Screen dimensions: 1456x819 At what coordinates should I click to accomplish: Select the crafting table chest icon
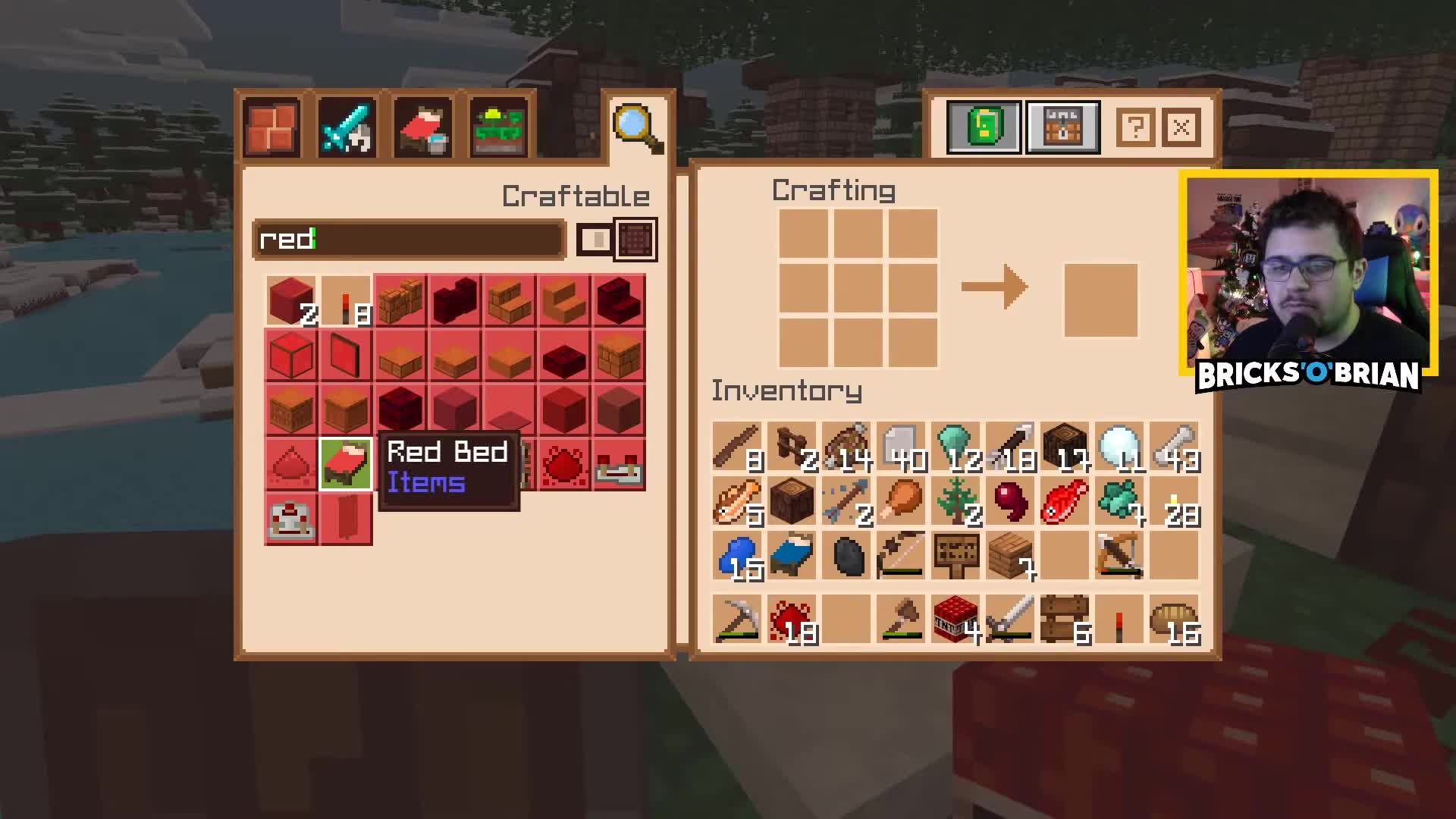(x=1062, y=127)
